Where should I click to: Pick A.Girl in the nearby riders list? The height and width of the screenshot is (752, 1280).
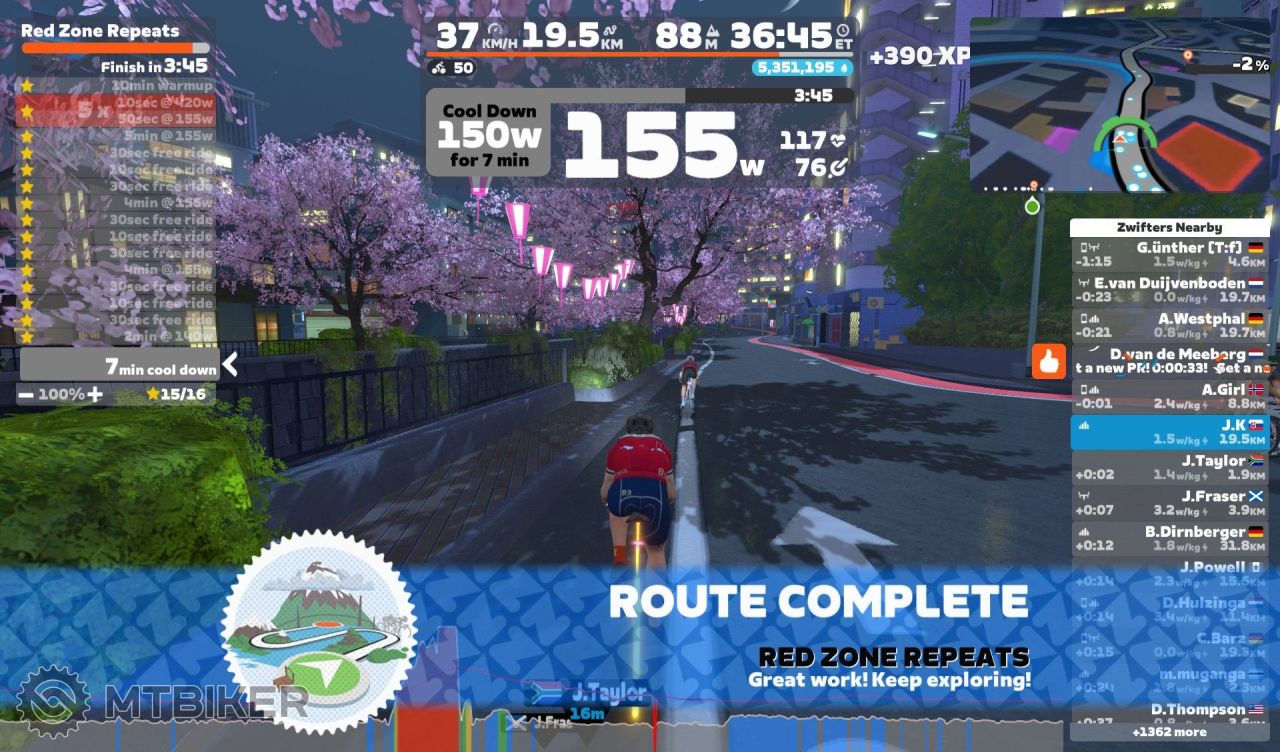[1169, 397]
